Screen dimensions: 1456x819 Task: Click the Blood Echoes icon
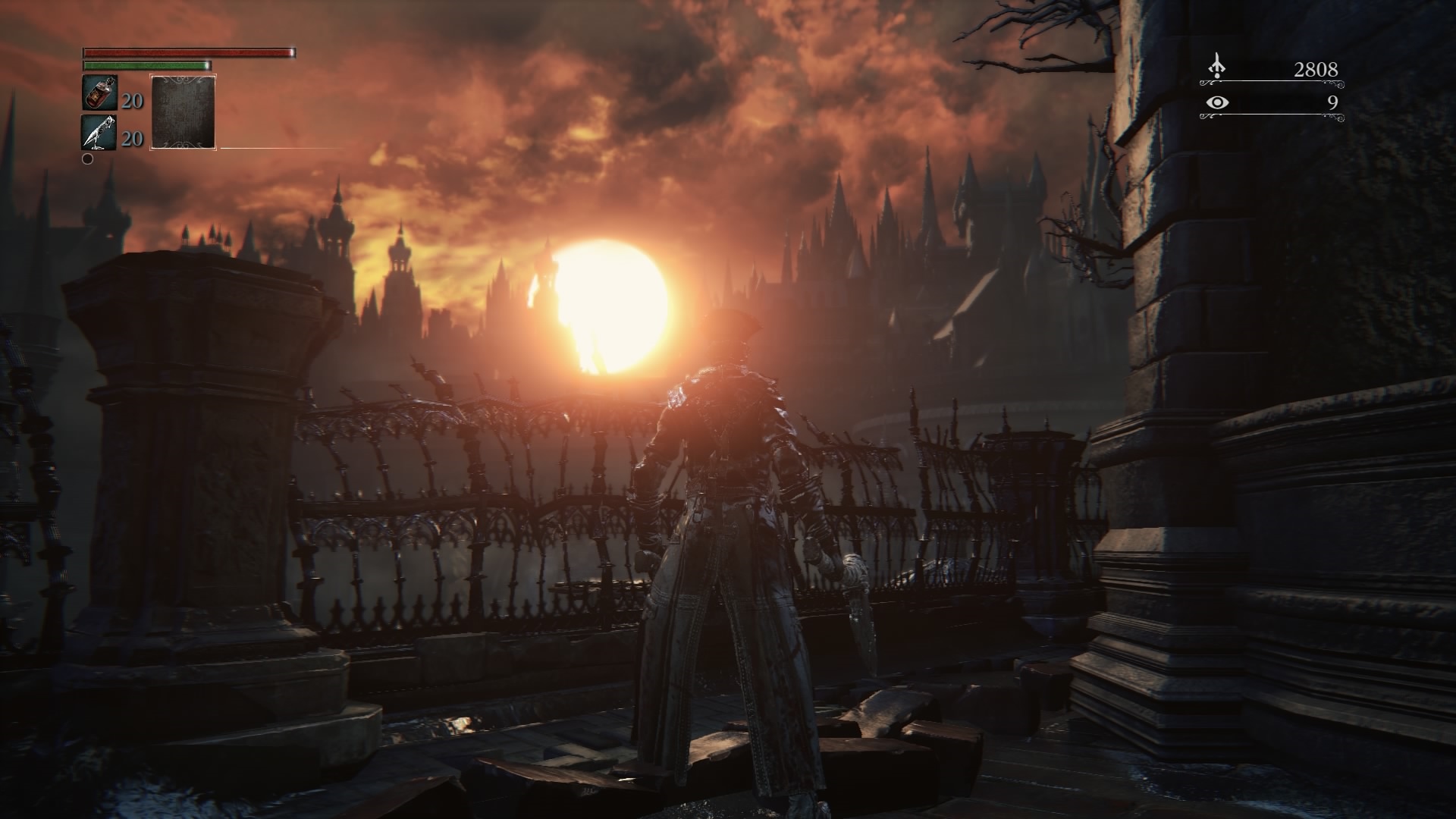1217,68
